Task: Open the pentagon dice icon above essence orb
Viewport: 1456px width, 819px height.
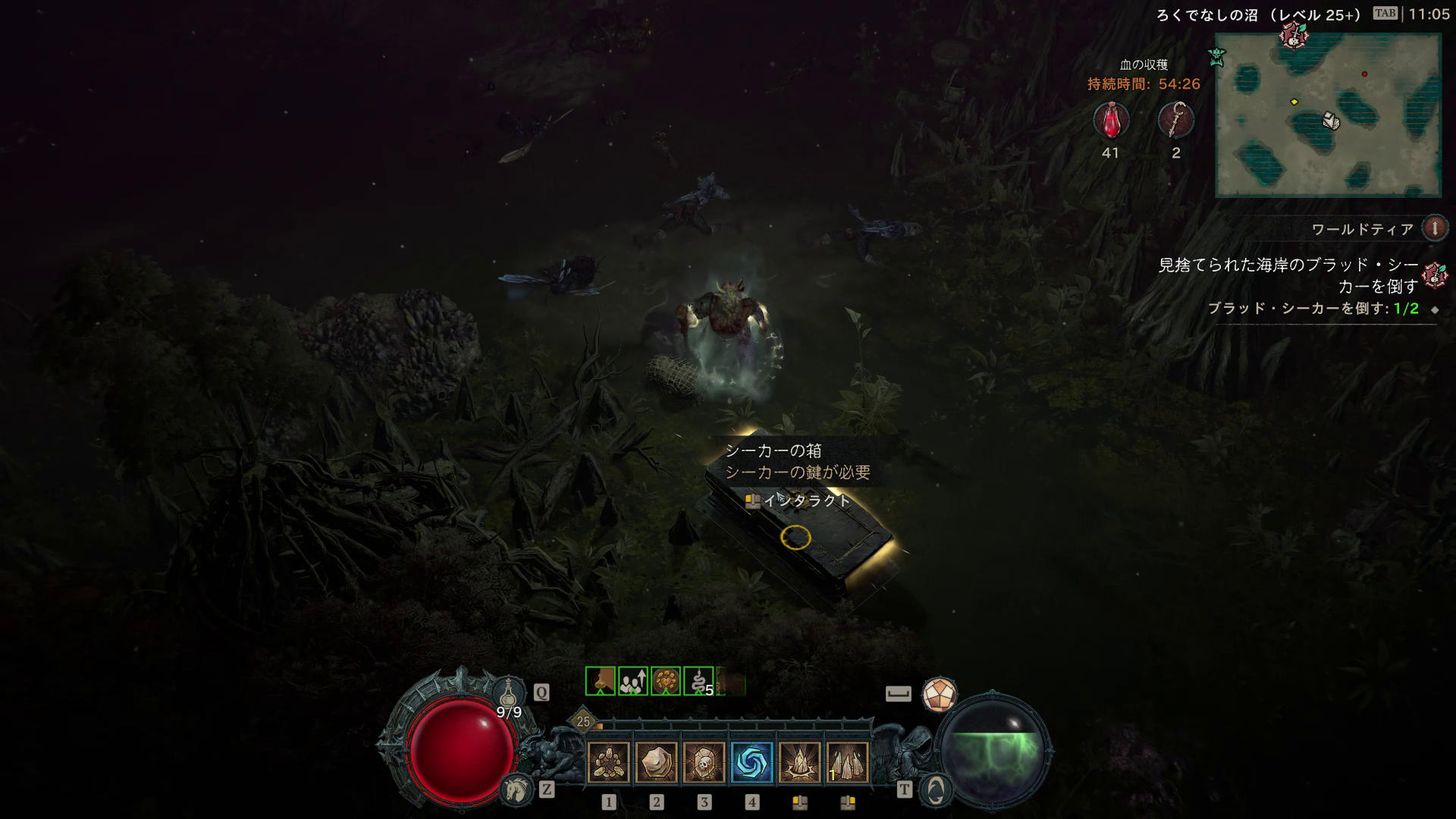Action: 939,695
